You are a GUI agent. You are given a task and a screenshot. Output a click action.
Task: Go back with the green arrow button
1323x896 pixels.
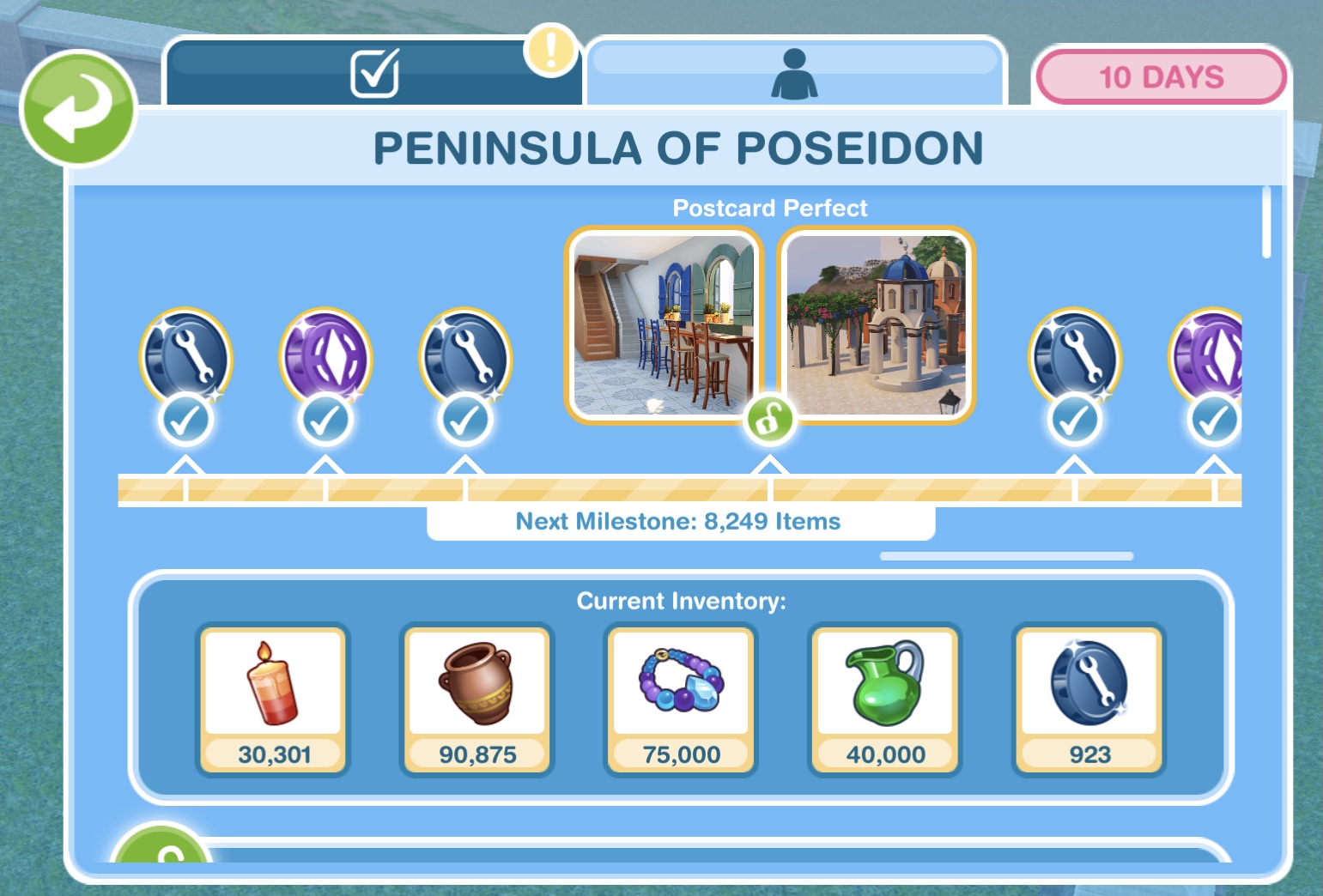[78, 107]
